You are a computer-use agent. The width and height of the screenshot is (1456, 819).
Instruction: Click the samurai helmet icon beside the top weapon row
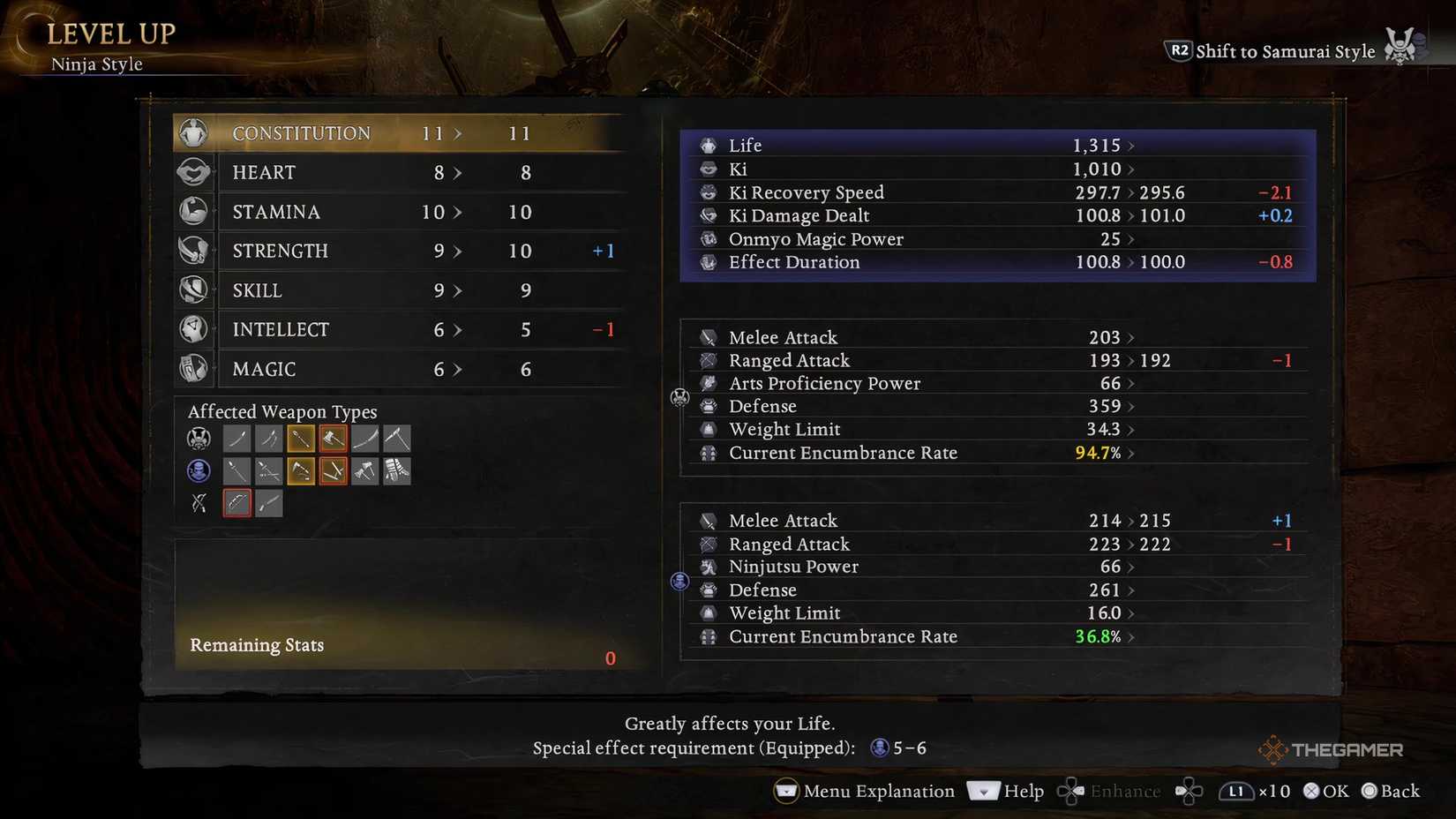point(199,439)
